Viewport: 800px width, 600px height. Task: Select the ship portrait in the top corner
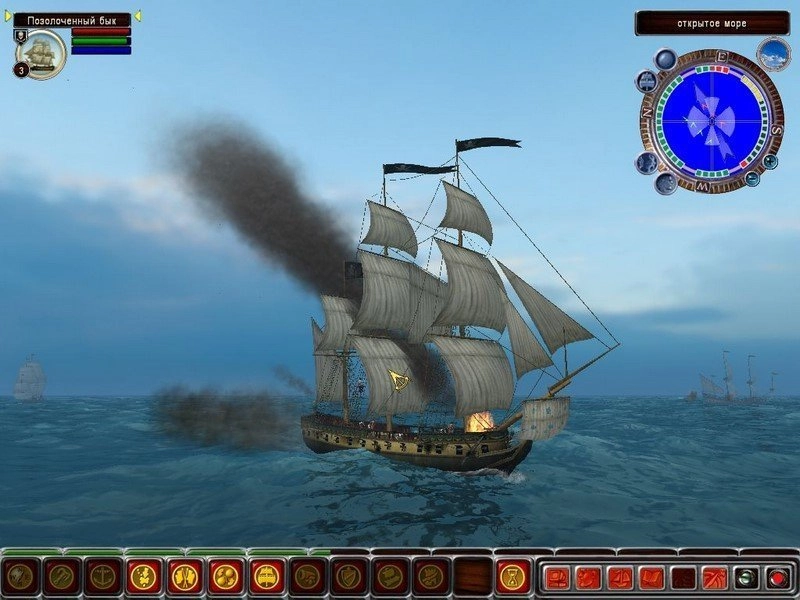(42, 53)
